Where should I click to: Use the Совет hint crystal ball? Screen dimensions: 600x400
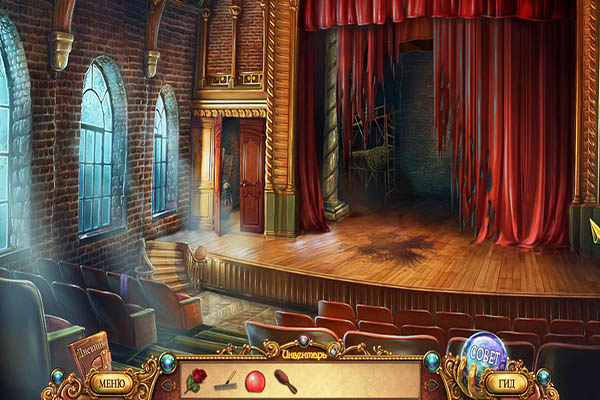(x=483, y=352)
